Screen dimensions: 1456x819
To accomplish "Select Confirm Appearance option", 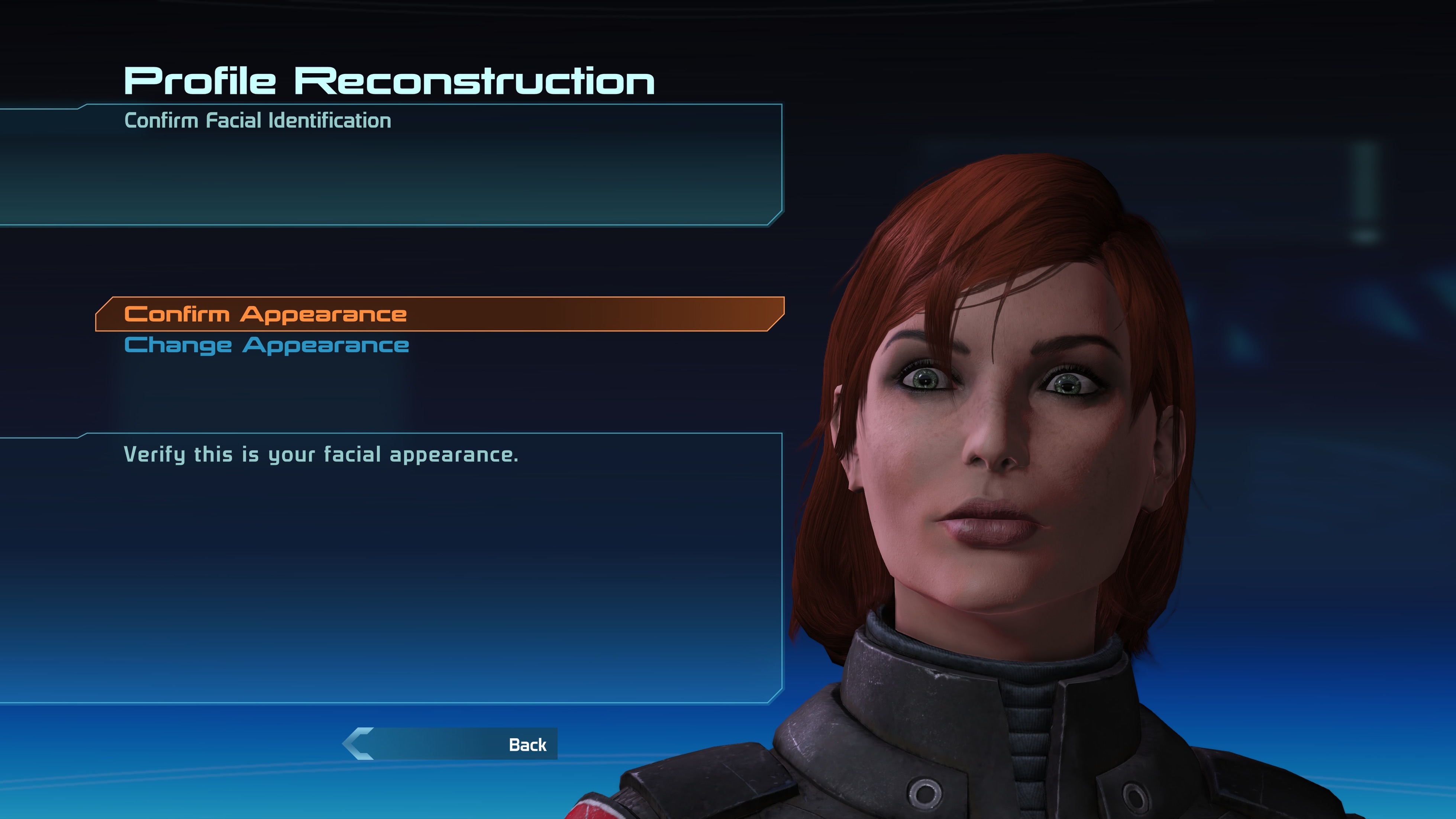I will pos(266,314).
